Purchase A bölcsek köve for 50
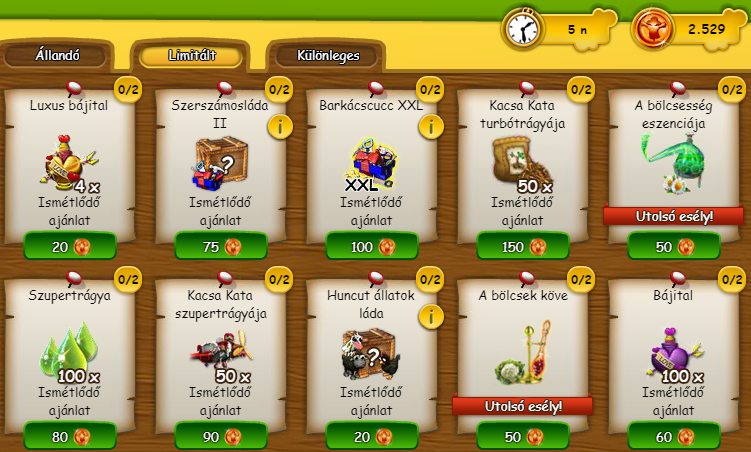 click(x=522, y=436)
